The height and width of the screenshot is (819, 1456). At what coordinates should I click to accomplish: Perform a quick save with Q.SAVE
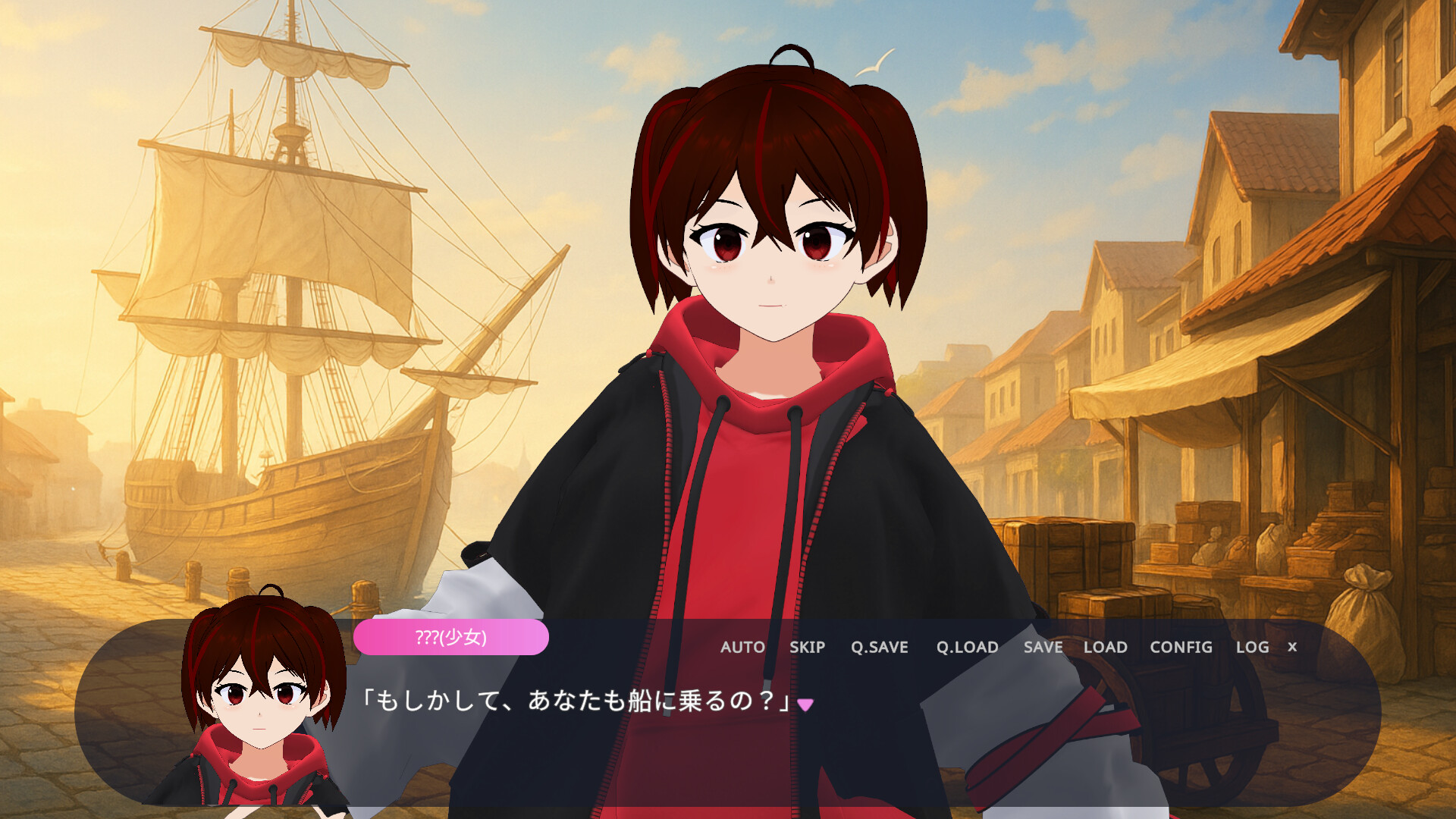pos(880,648)
